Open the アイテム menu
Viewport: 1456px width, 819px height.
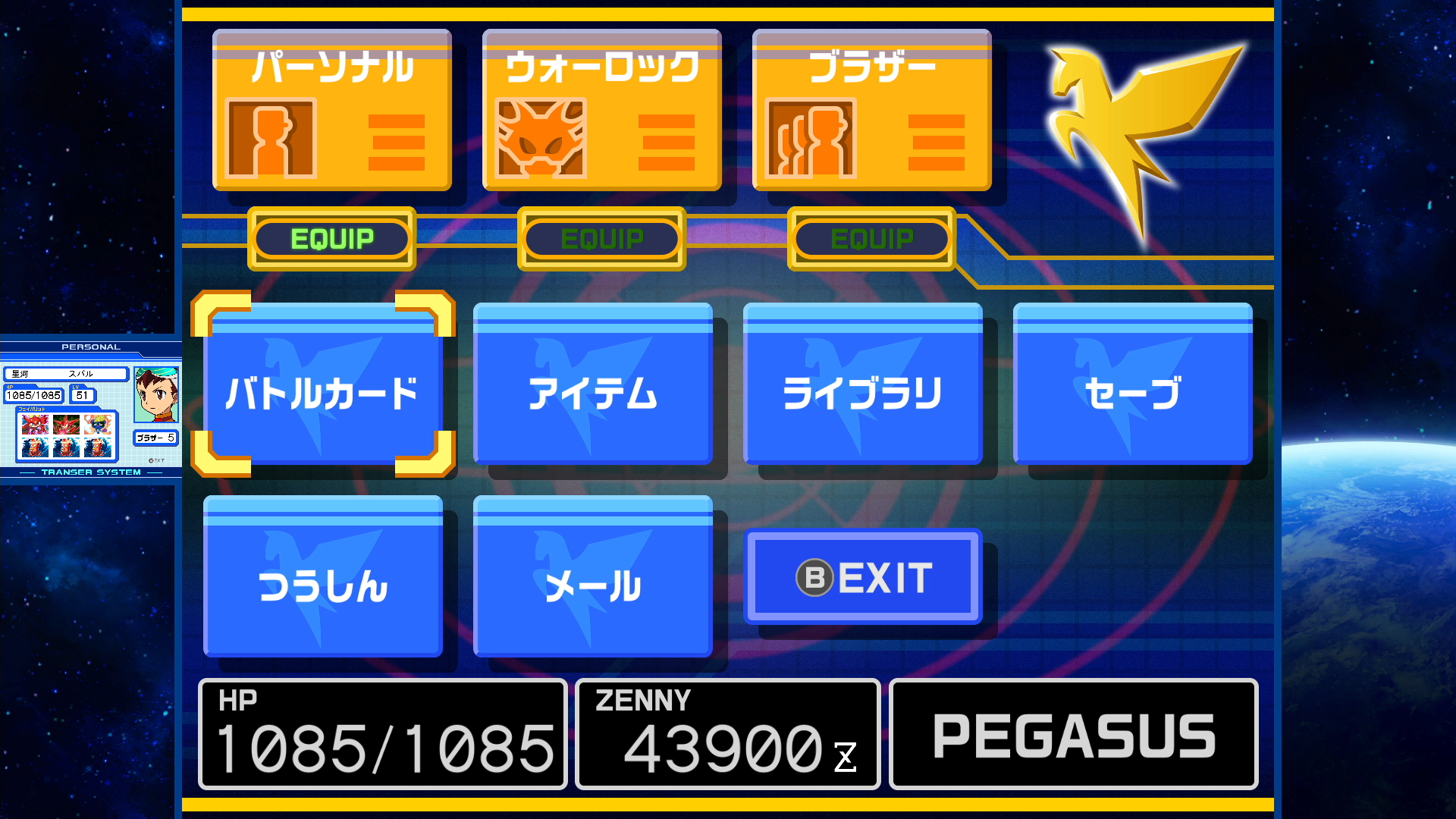(x=594, y=388)
